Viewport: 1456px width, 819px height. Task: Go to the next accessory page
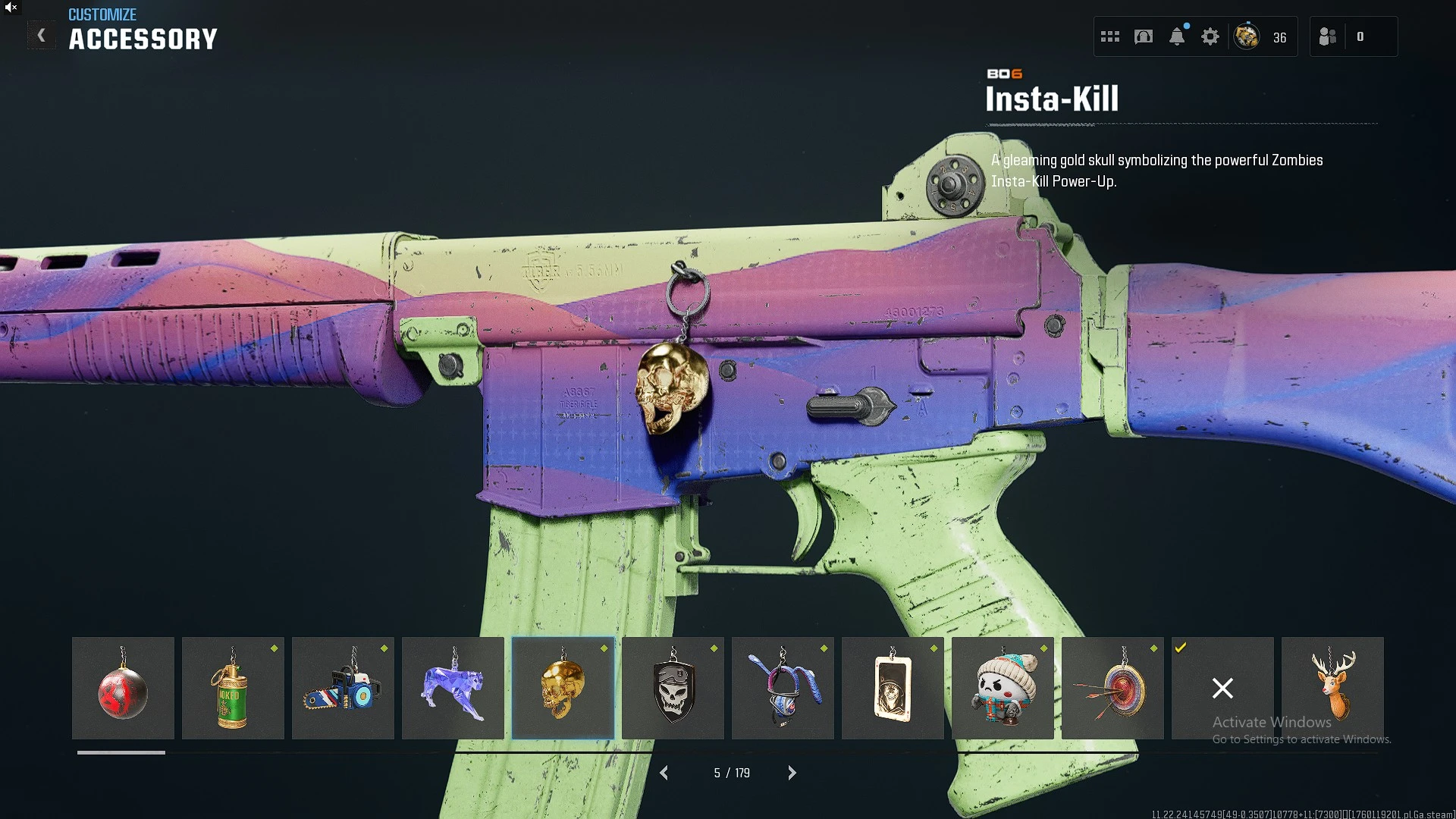[x=792, y=773]
